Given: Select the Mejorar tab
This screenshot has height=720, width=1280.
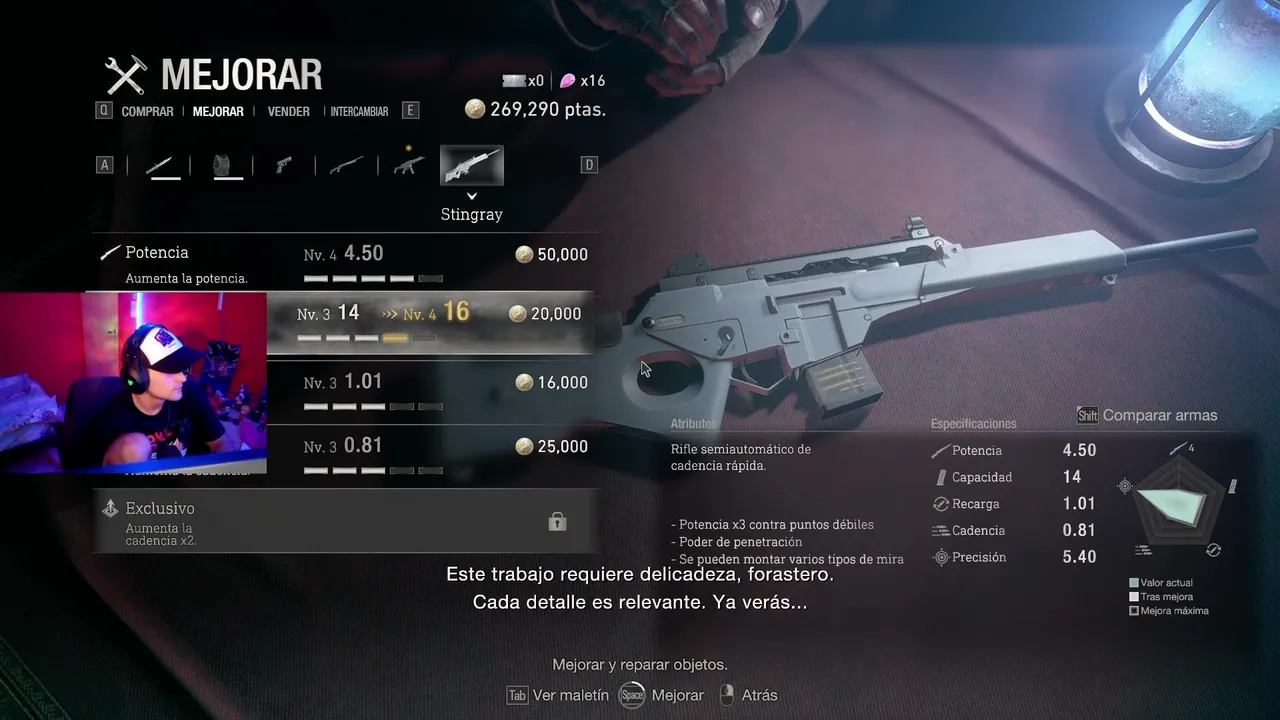Looking at the screenshot, I should pos(218,112).
